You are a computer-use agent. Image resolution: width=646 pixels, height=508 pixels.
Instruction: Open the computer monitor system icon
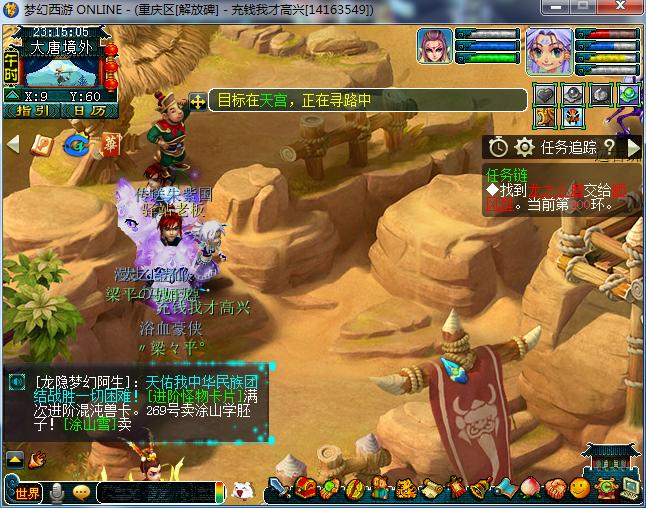click(x=629, y=488)
